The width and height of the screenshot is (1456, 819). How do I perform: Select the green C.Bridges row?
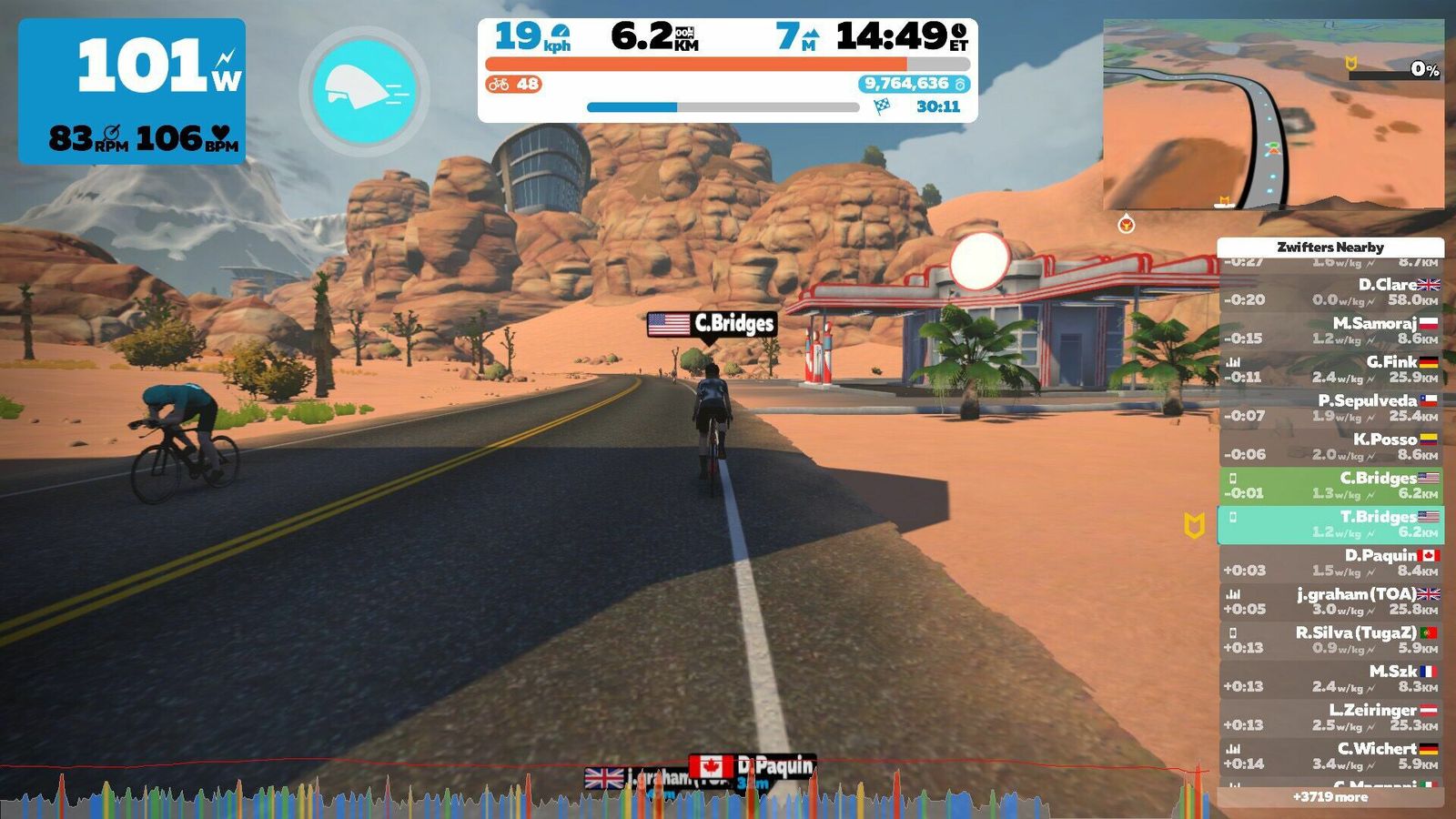click(1330, 485)
